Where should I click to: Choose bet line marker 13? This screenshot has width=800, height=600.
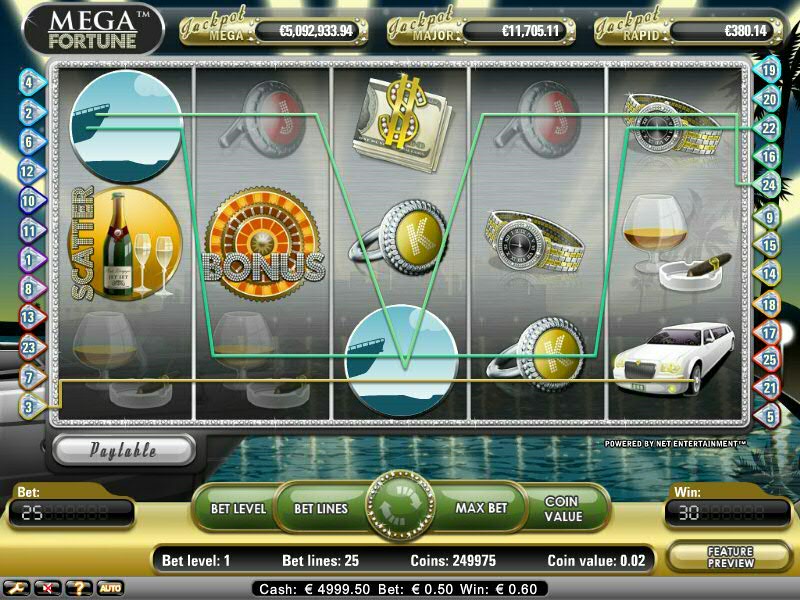[29, 317]
